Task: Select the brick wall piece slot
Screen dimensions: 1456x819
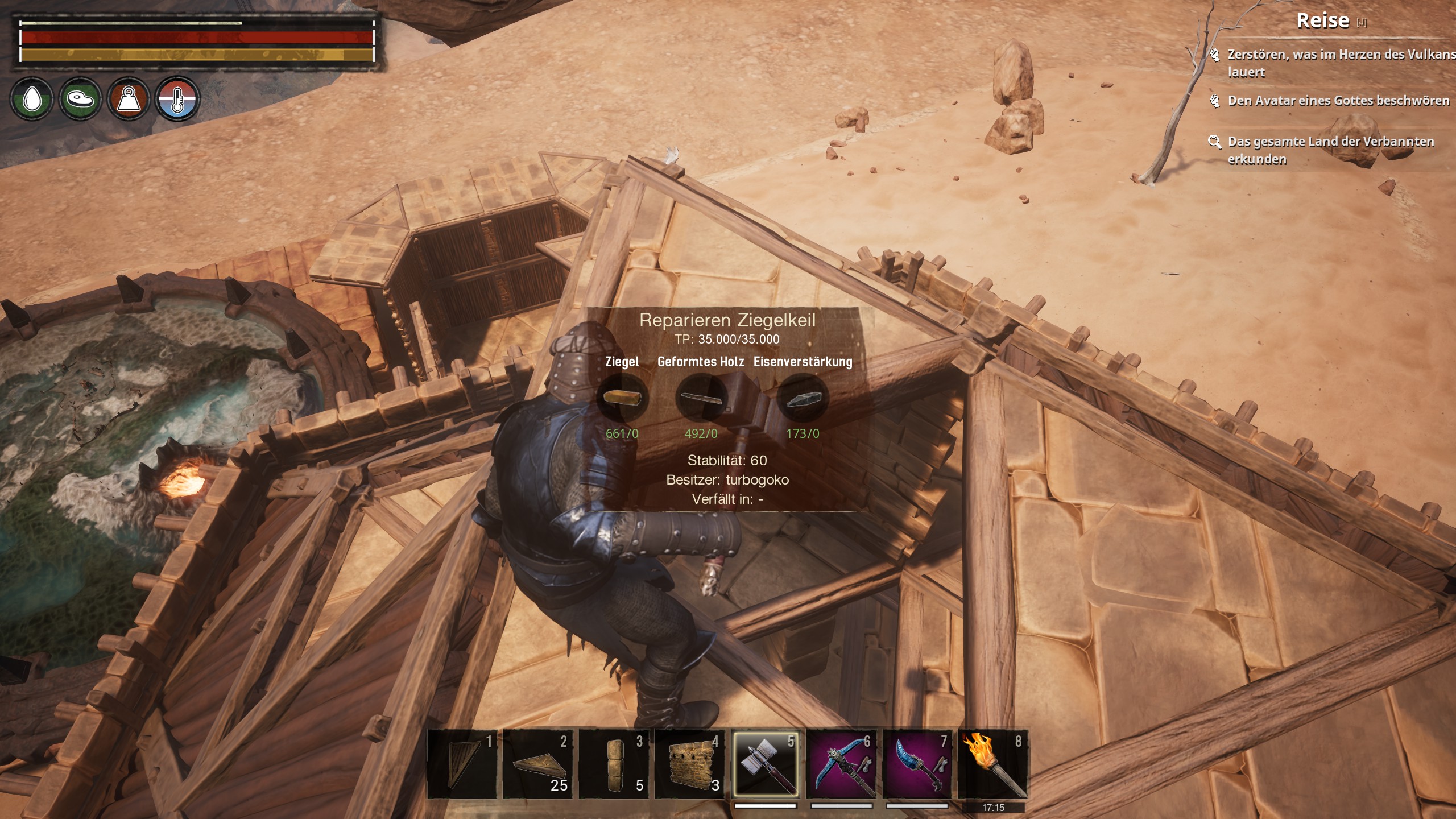Action: pos(690,764)
